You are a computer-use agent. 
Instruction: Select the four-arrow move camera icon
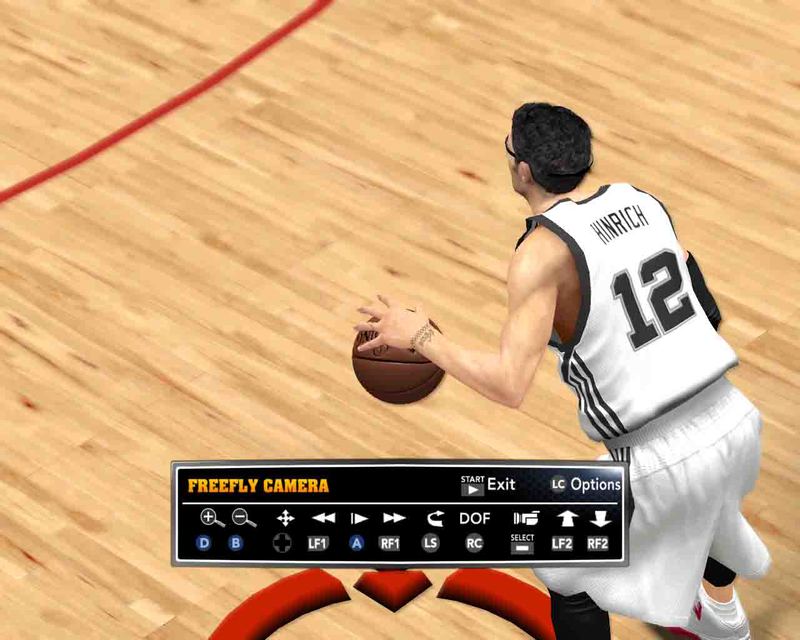[x=285, y=518]
